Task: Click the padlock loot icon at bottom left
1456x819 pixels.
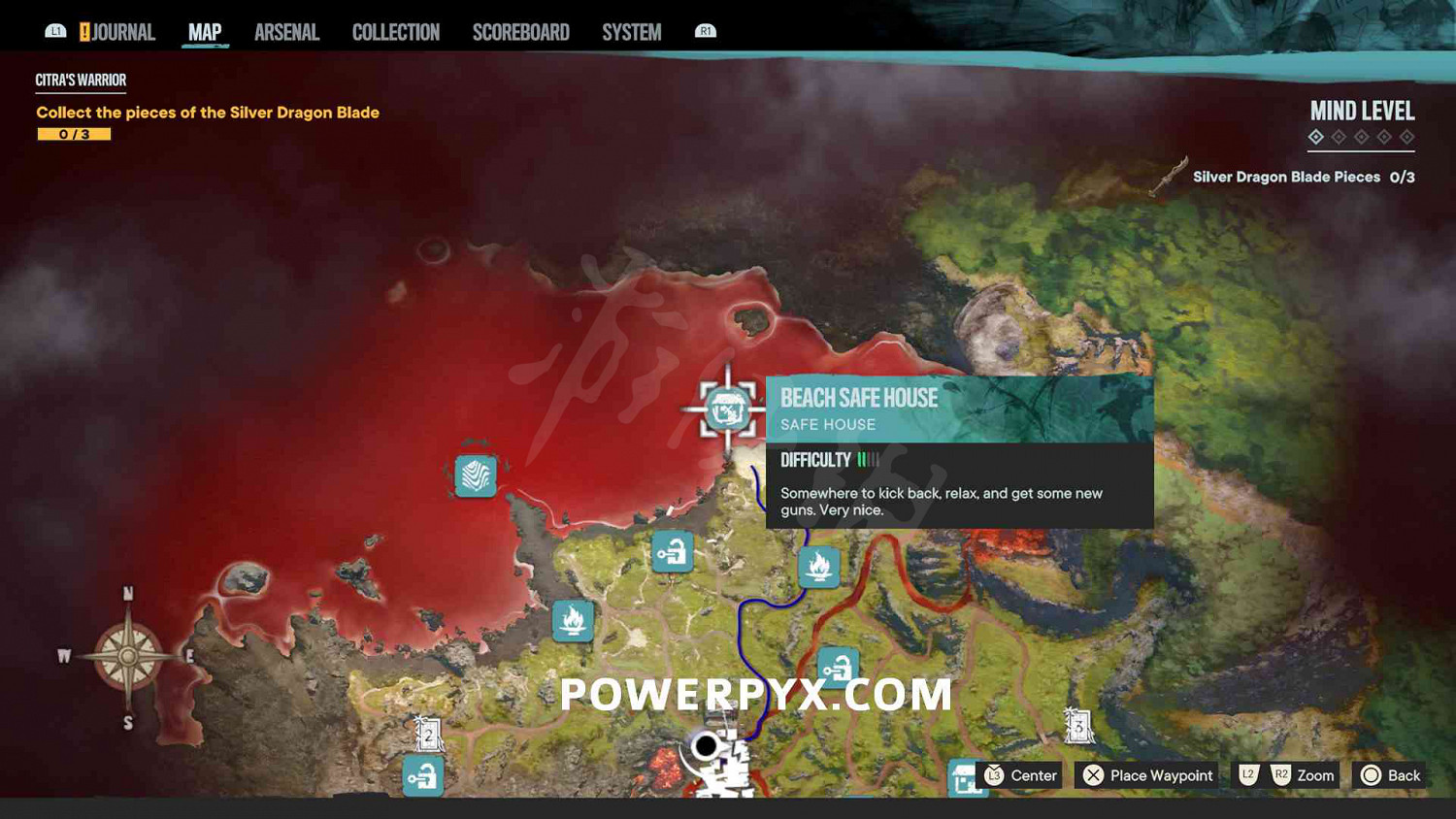Action: tap(421, 776)
